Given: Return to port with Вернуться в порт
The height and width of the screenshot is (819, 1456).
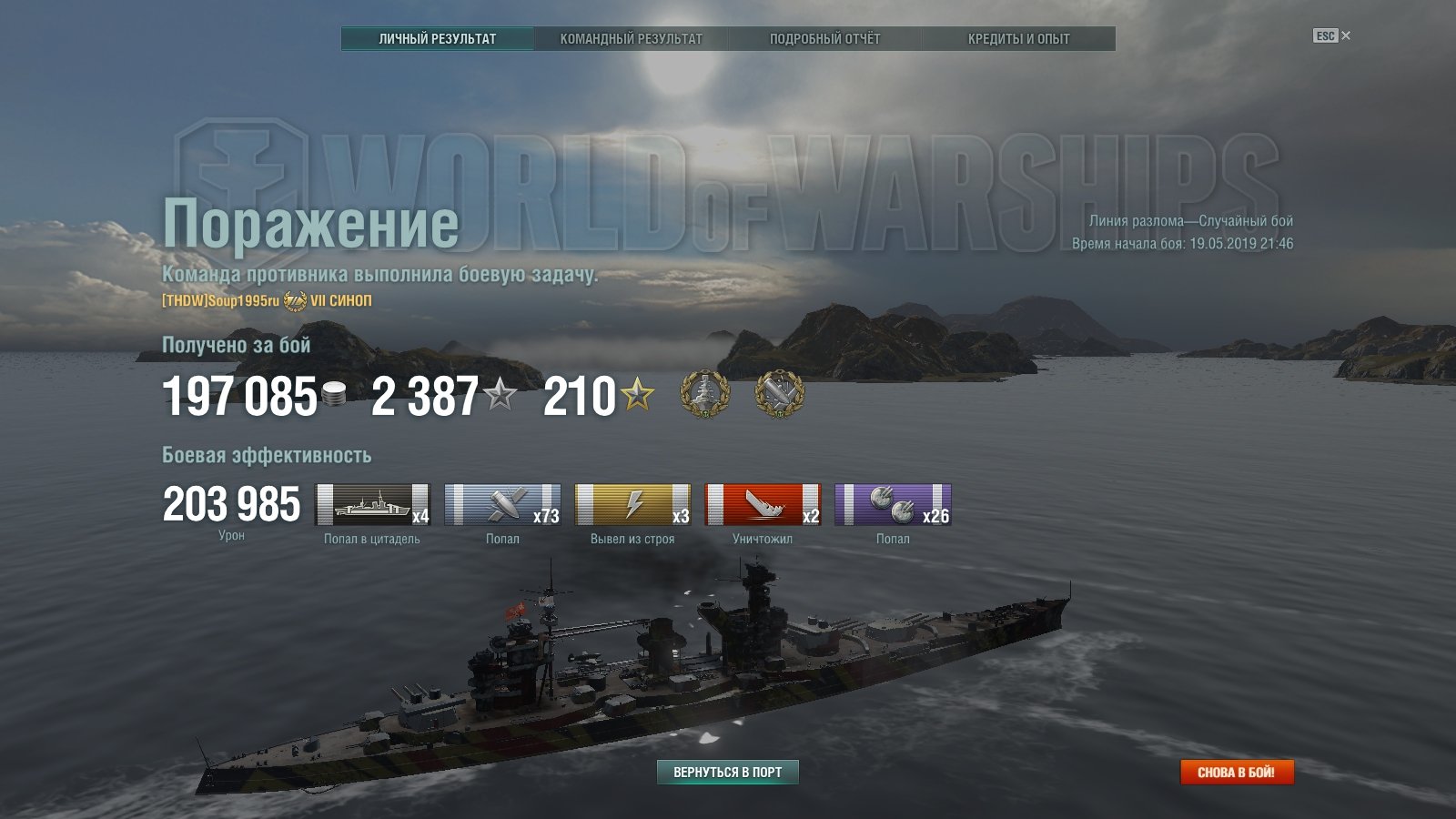Looking at the screenshot, I should point(727,772).
